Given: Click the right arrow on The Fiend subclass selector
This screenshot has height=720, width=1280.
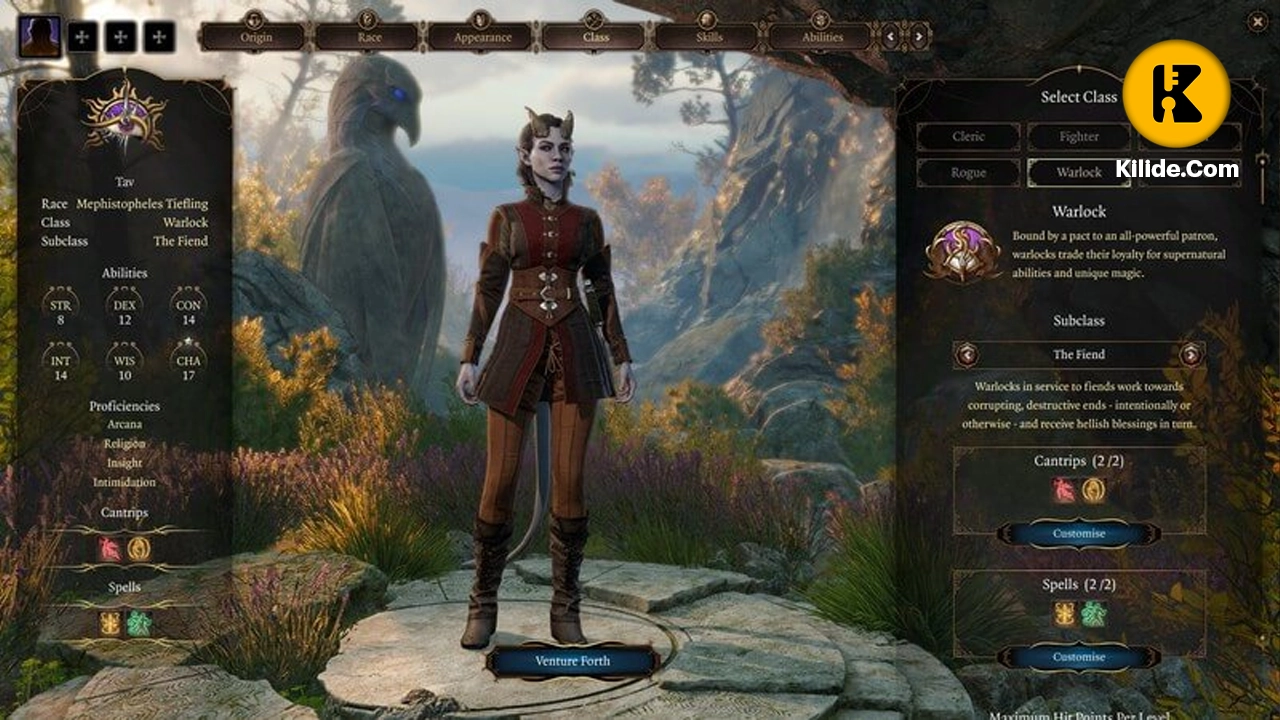Looking at the screenshot, I should [1190, 354].
